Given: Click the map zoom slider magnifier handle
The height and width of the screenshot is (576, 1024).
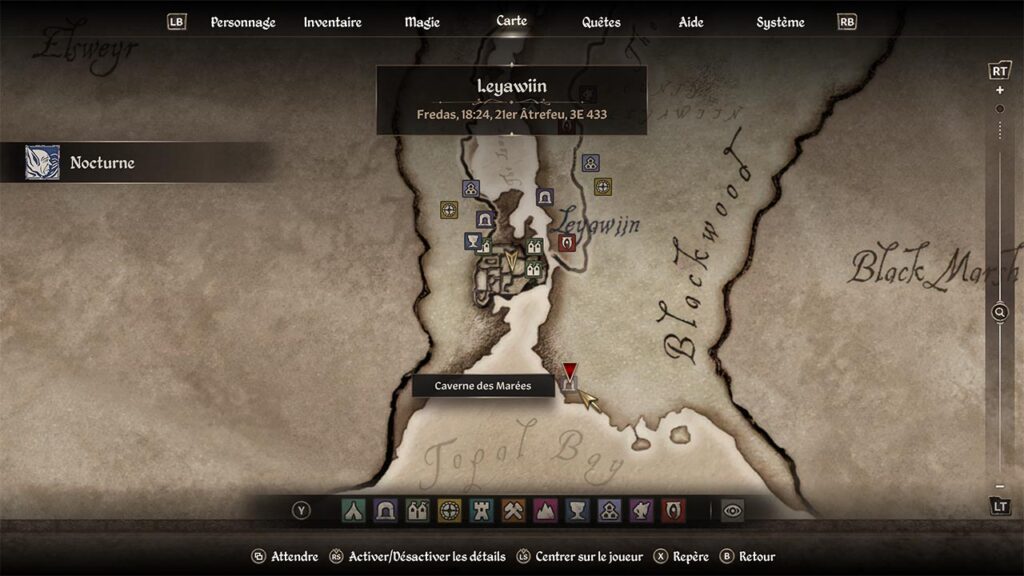Looking at the screenshot, I should (999, 313).
